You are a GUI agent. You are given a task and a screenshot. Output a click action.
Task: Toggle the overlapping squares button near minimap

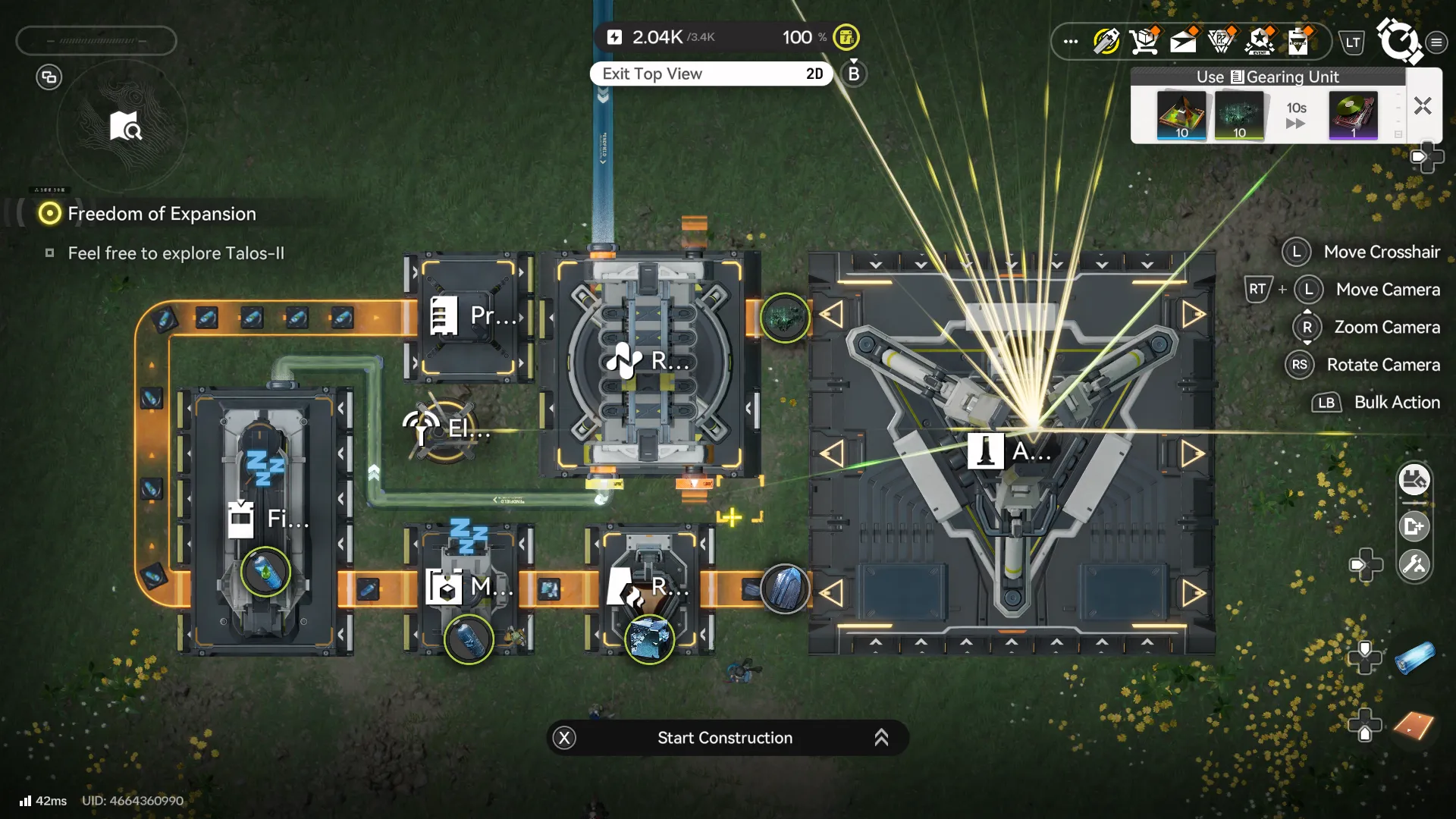click(49, 77)
